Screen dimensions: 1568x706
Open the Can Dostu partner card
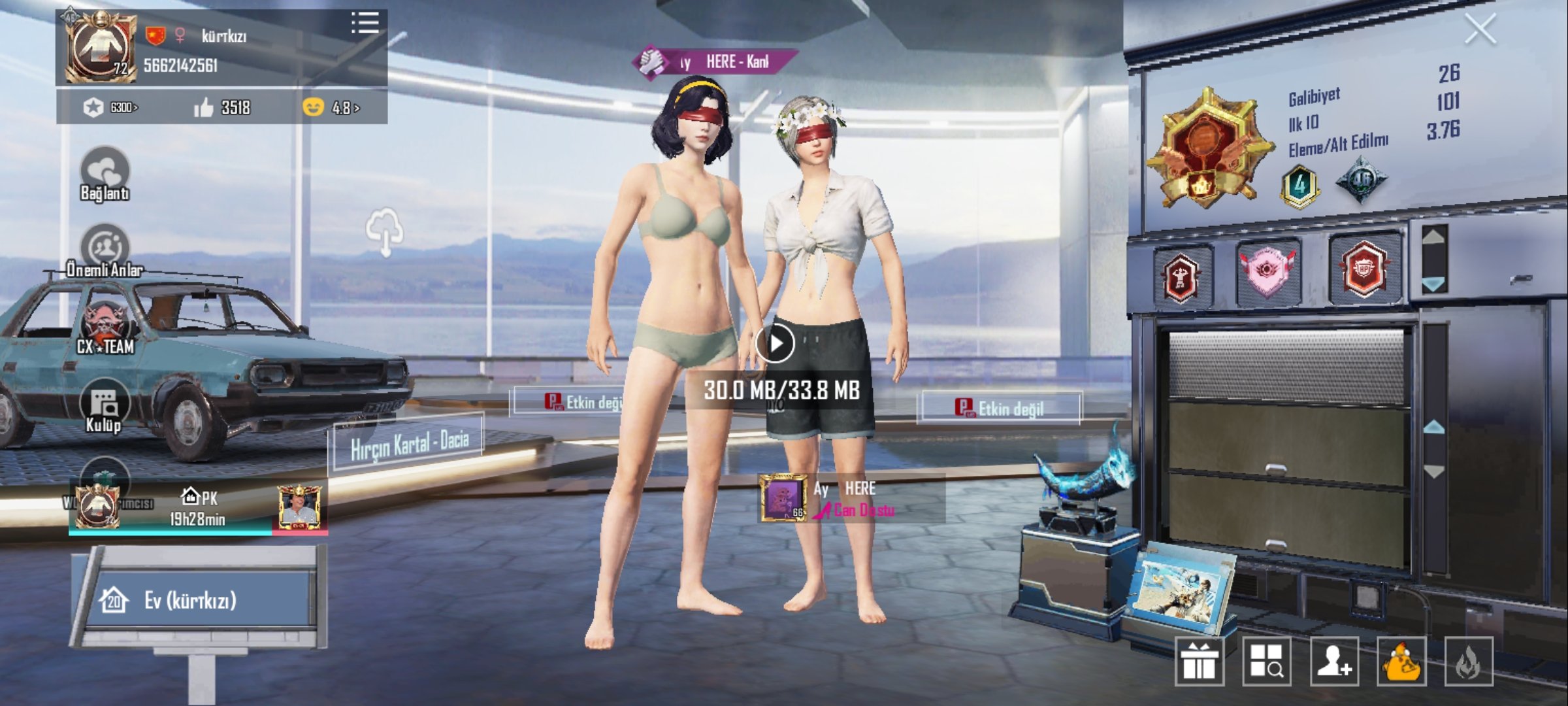coord(851,499)
